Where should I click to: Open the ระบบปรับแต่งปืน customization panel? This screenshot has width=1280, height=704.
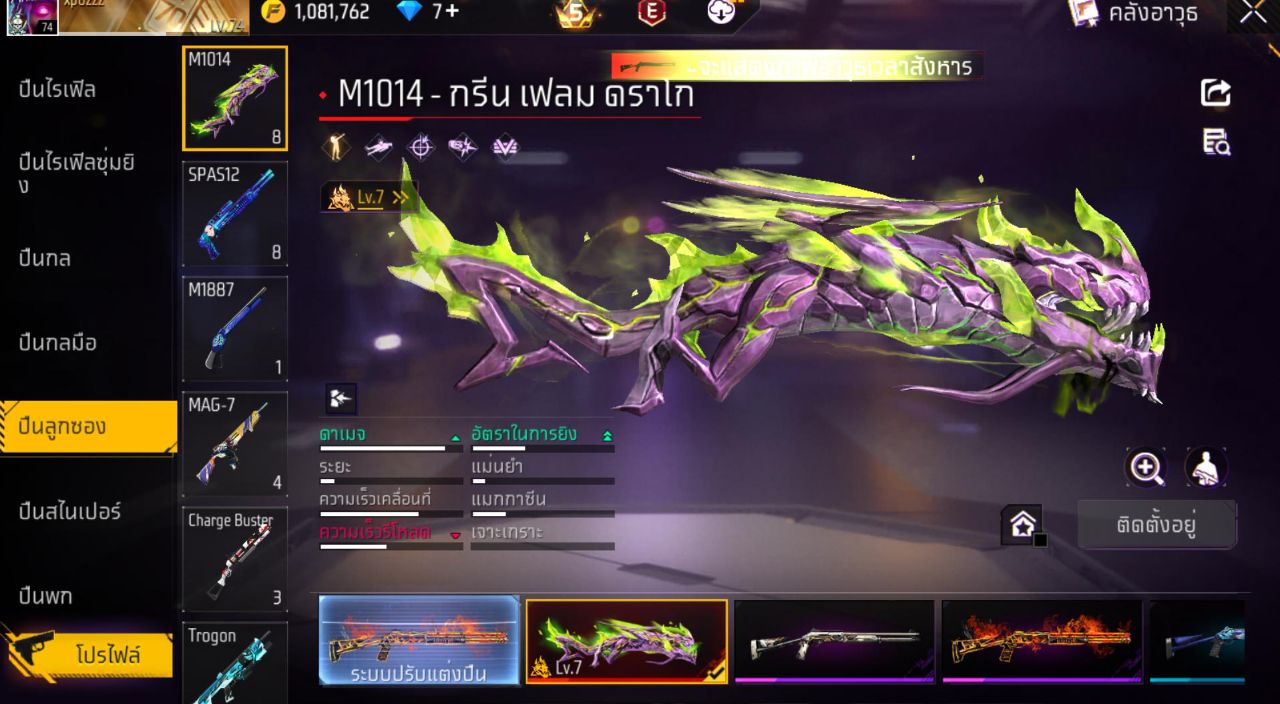coord(419,641)
